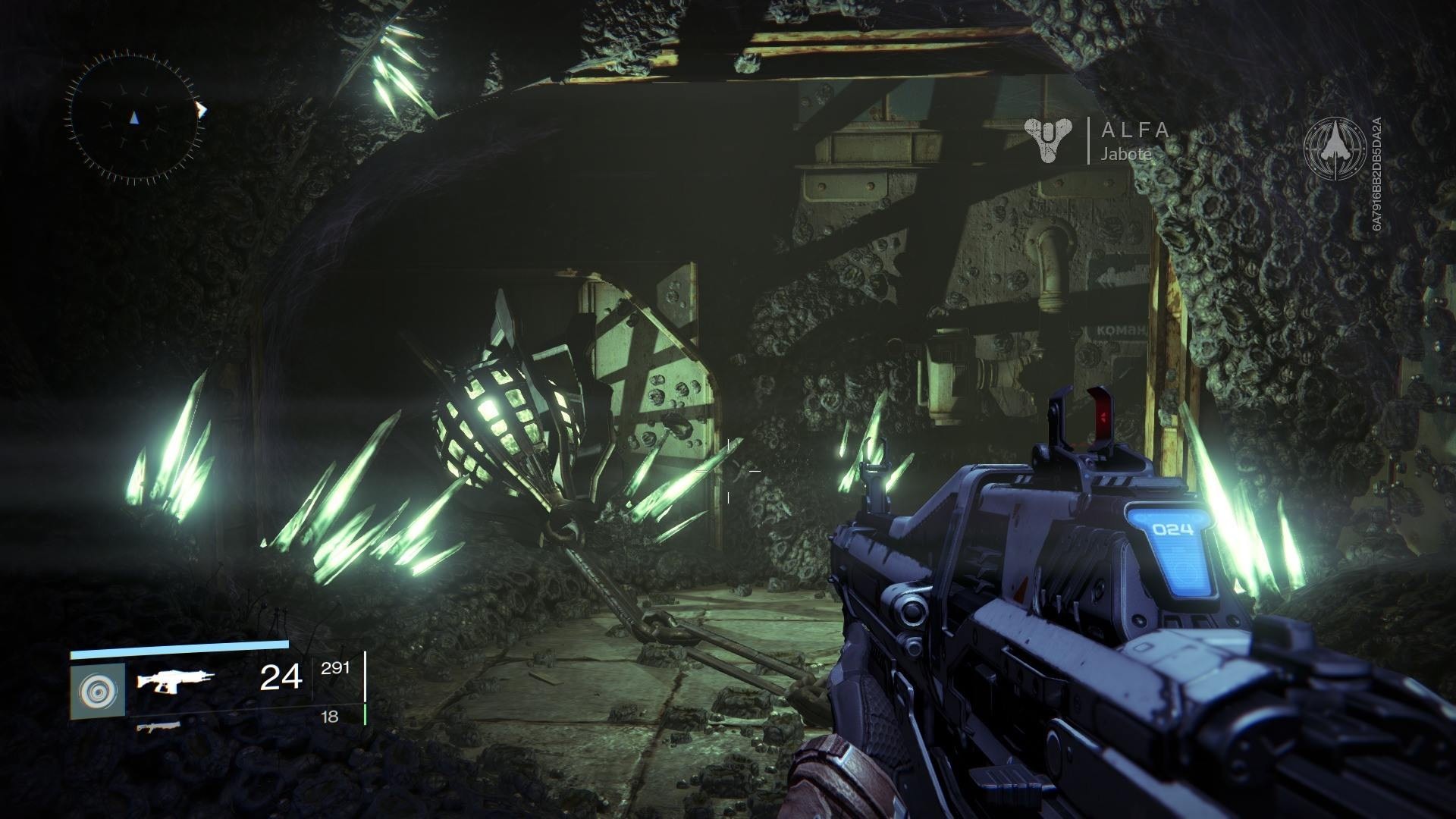Click the circular ship emblem watermark
Image resolution: width=1456 pixels, height=819 pixels.
[x=1335, y=149]
